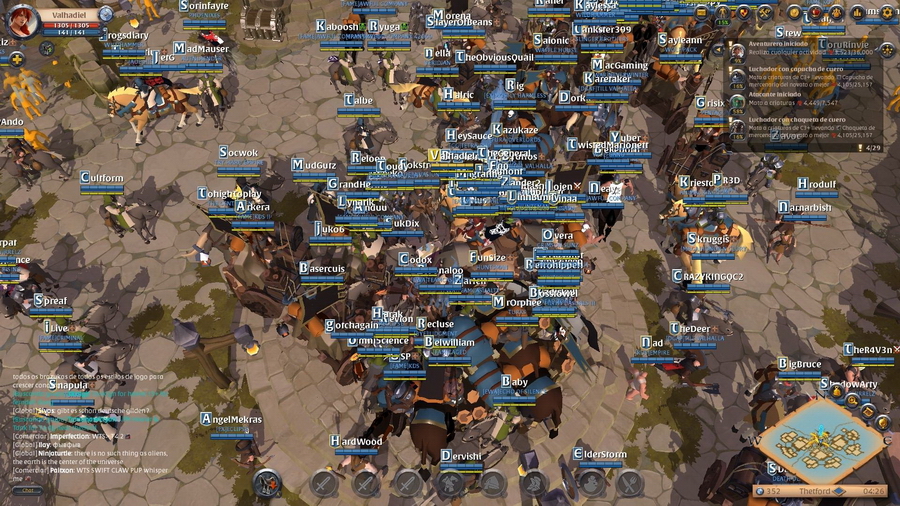
Task: Open the settings gear menu
Action: point(887,13)
